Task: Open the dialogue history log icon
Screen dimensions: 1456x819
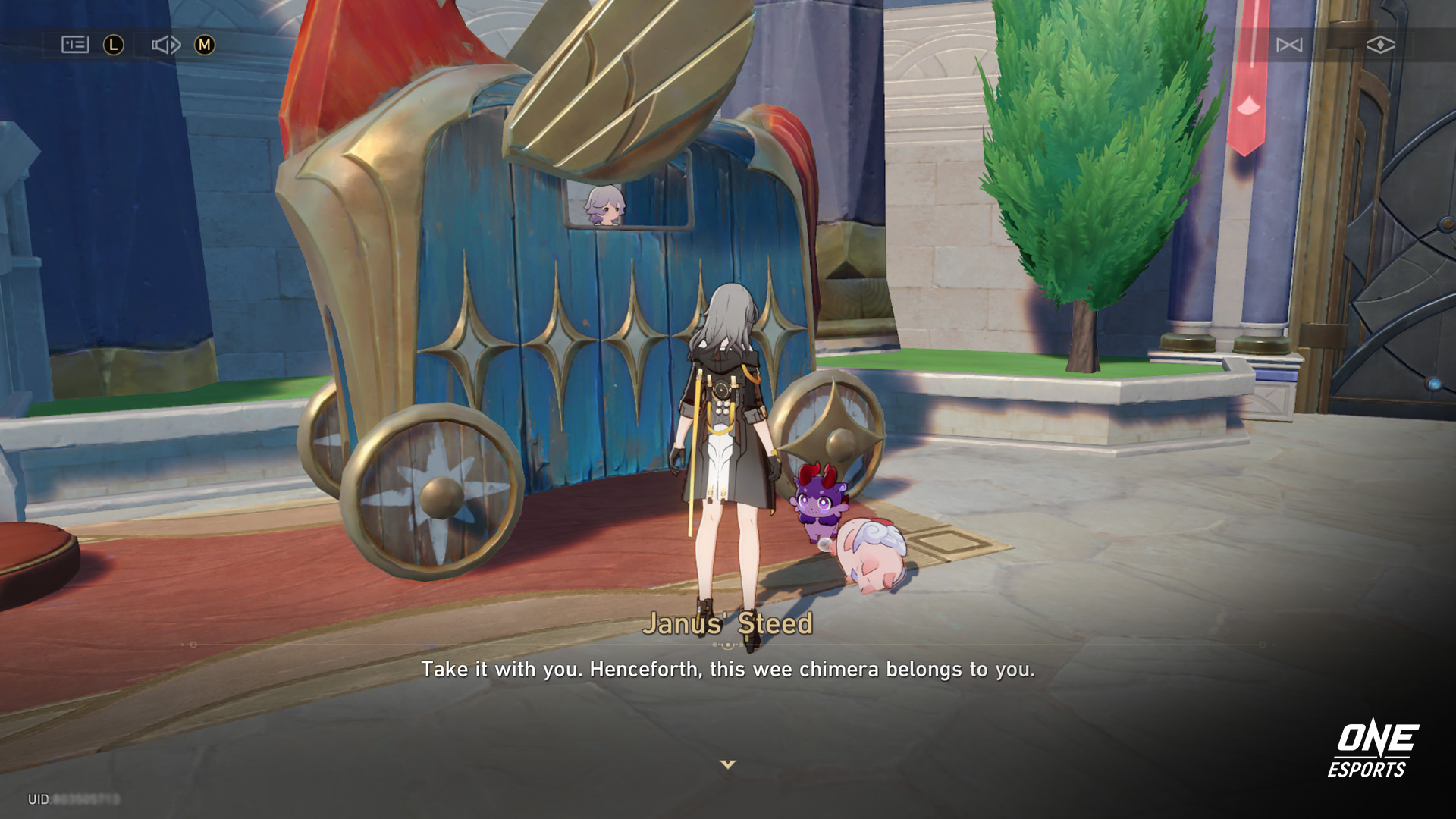Action: (x=76, y=45)
